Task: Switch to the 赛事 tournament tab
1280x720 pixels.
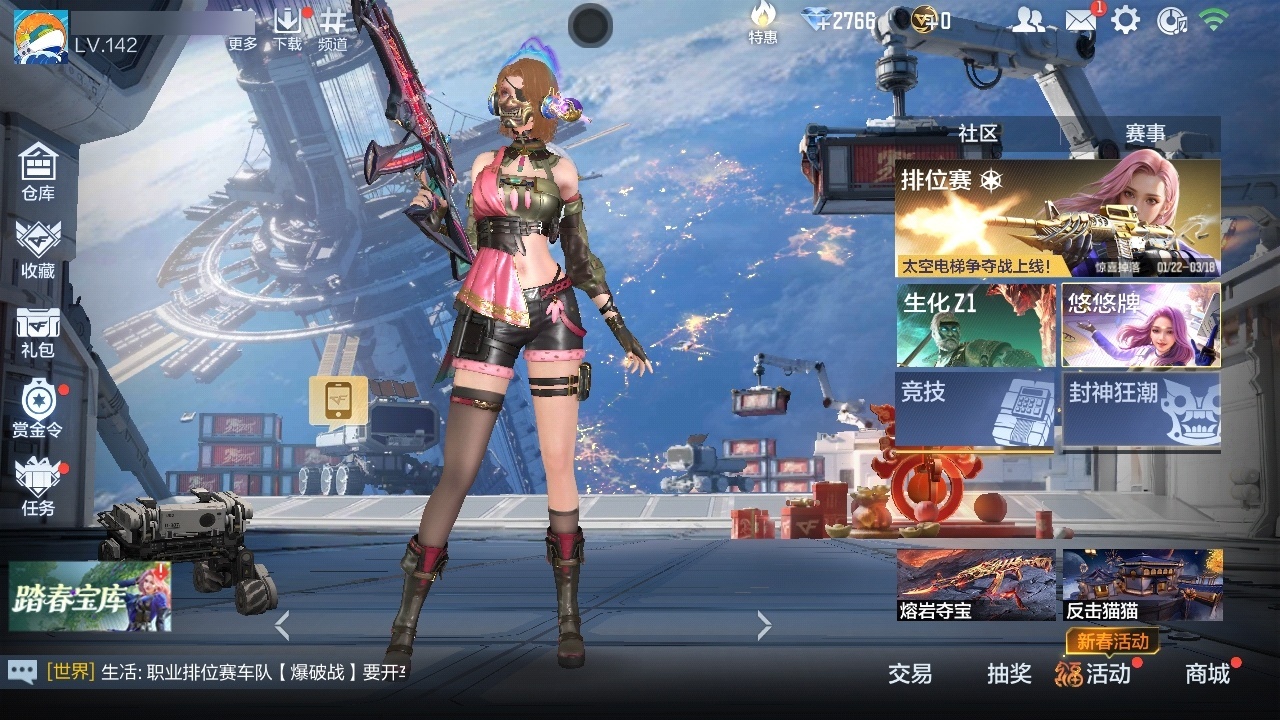Action: tap(1145, 133)
